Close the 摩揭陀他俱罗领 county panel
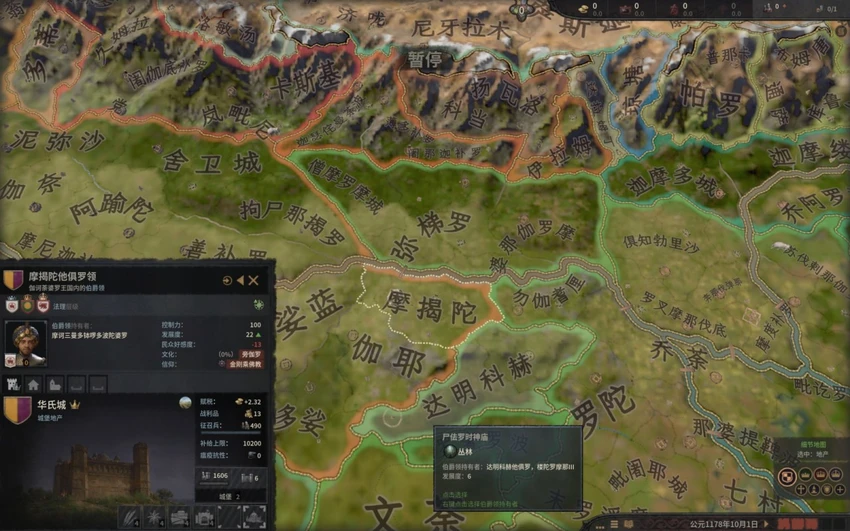Image resolution: width=850 pixels, height=531 pixels. pos(254,281)
